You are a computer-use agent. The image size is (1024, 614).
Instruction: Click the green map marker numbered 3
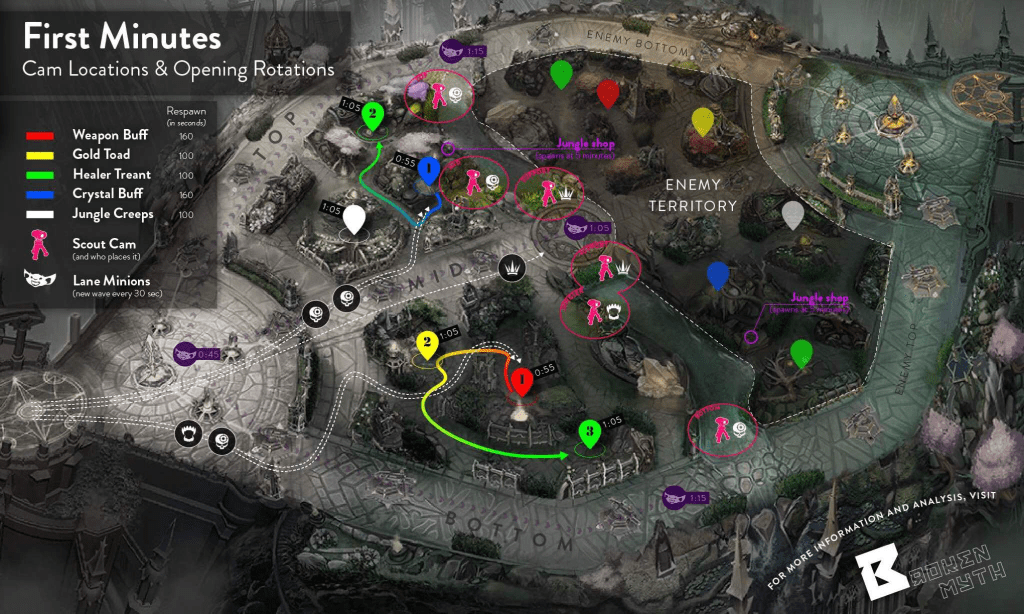point(590,434)
